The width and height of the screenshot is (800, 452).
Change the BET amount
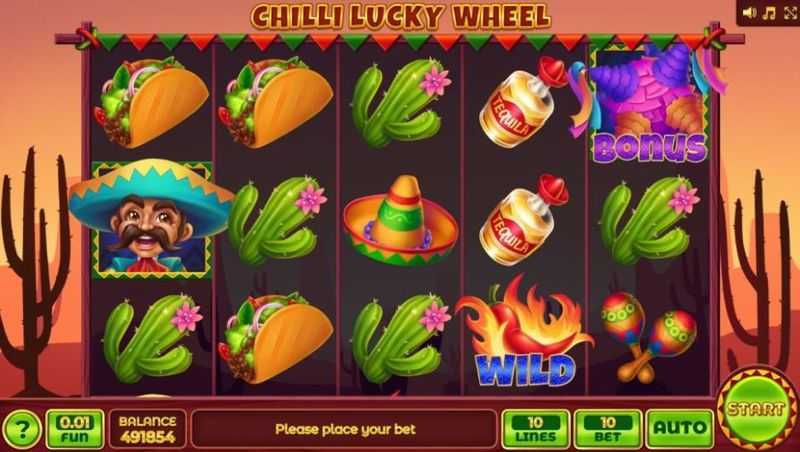pyautogui.click(x=607, y=429)
